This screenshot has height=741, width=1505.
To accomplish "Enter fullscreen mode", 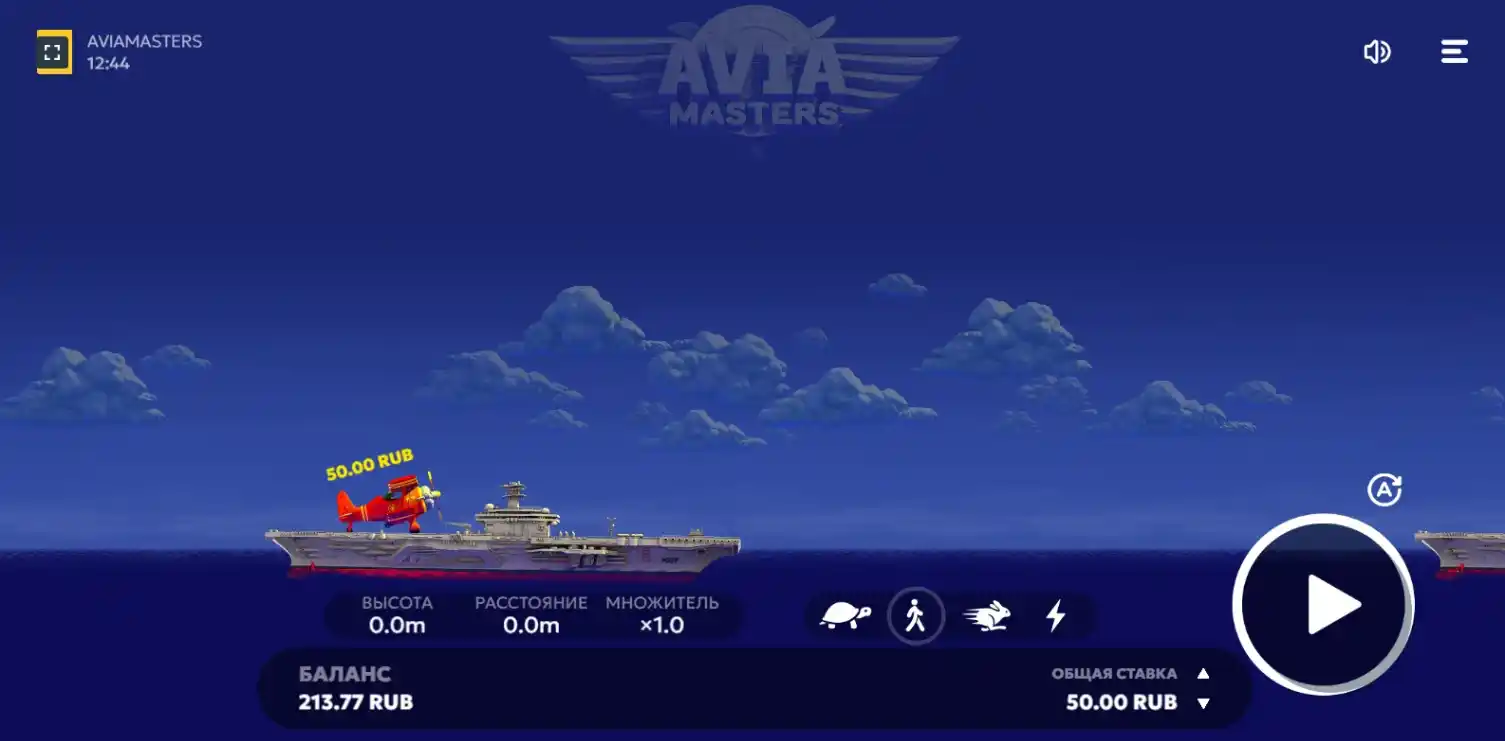I will [x=55, y=51].
